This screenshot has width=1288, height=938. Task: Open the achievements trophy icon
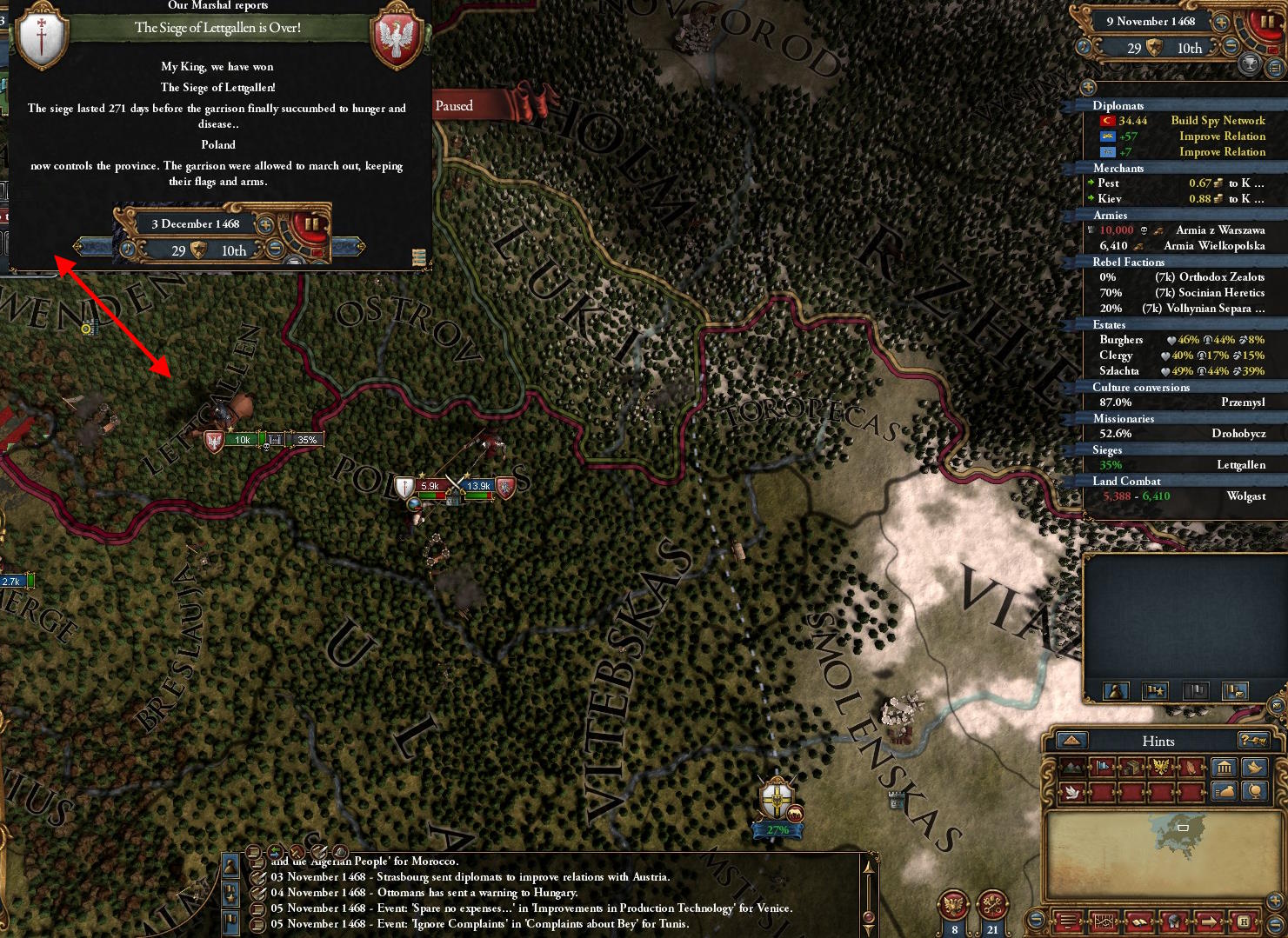[1250, 63]
